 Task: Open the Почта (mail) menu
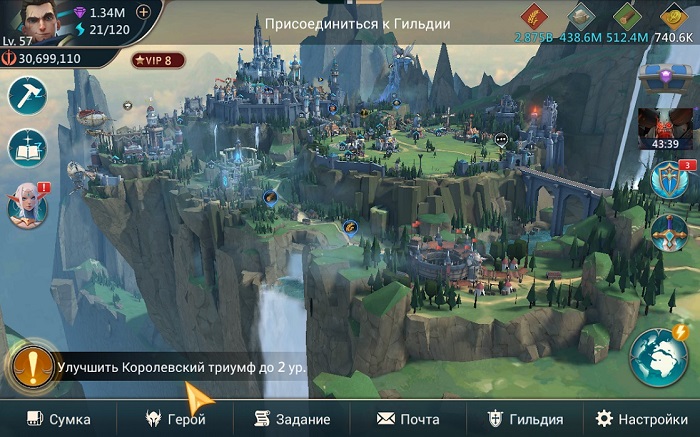(408, 419)
